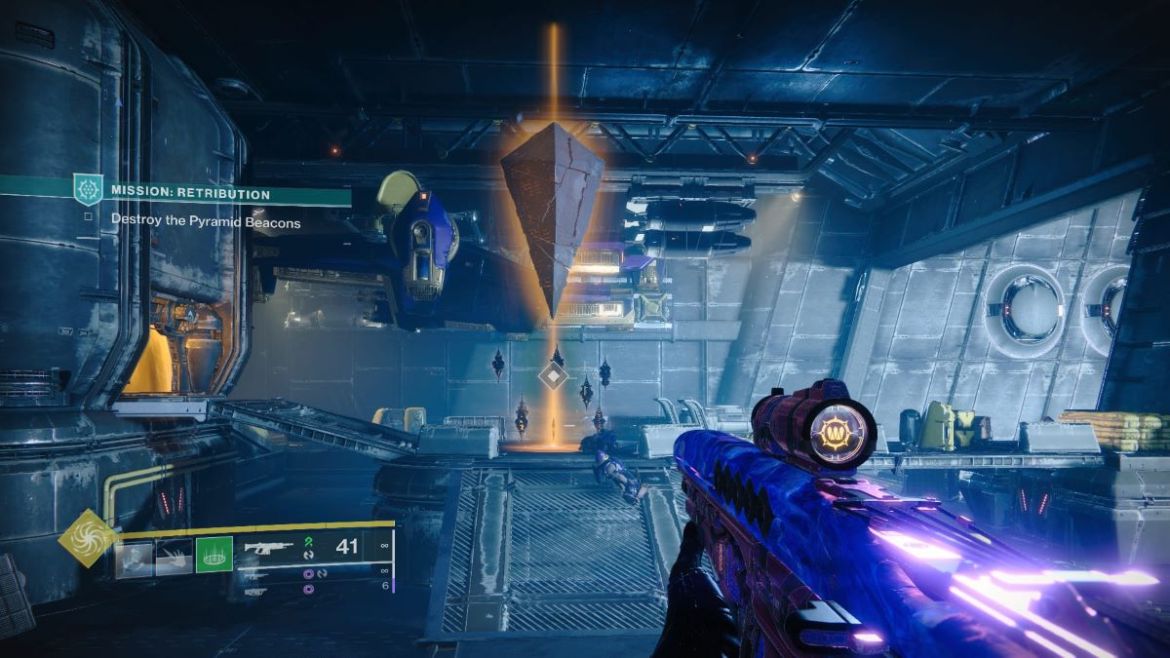Switch to the second weapon icon
1170x658 pixels.
click(x=260, y=575)
